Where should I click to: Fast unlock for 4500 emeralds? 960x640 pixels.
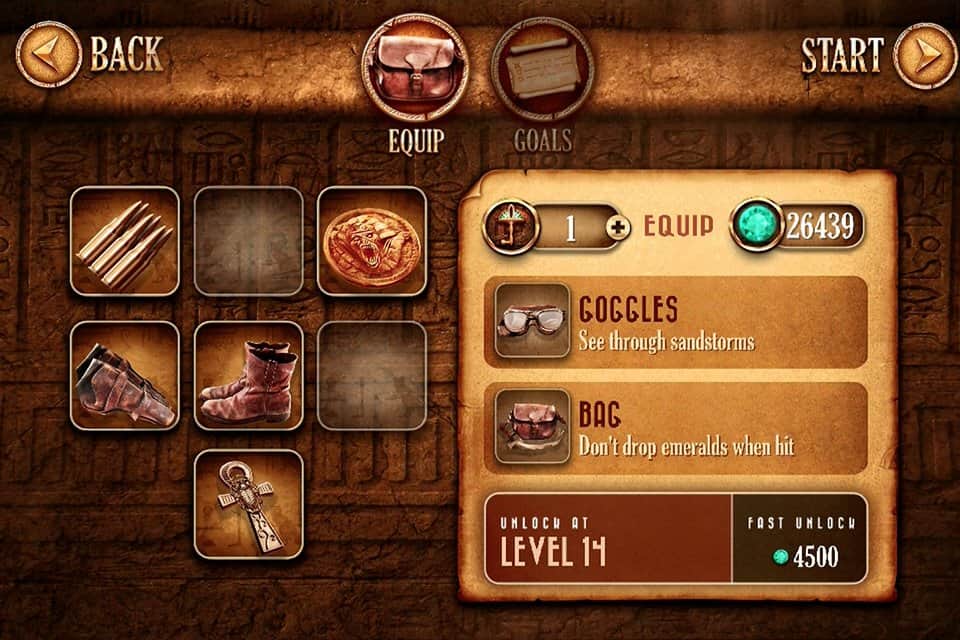(799, 538)
